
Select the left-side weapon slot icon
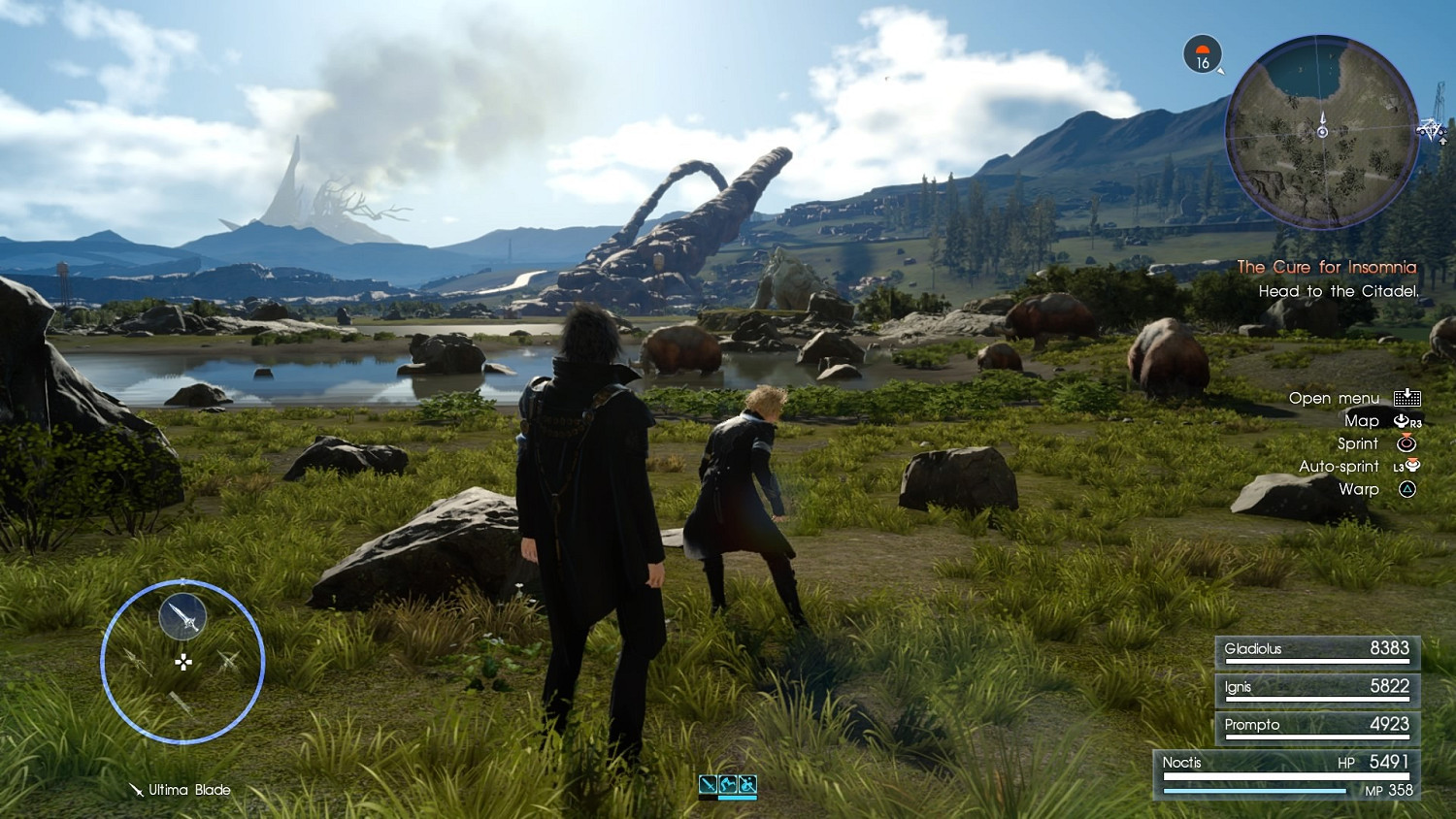(x=136, y=662)
